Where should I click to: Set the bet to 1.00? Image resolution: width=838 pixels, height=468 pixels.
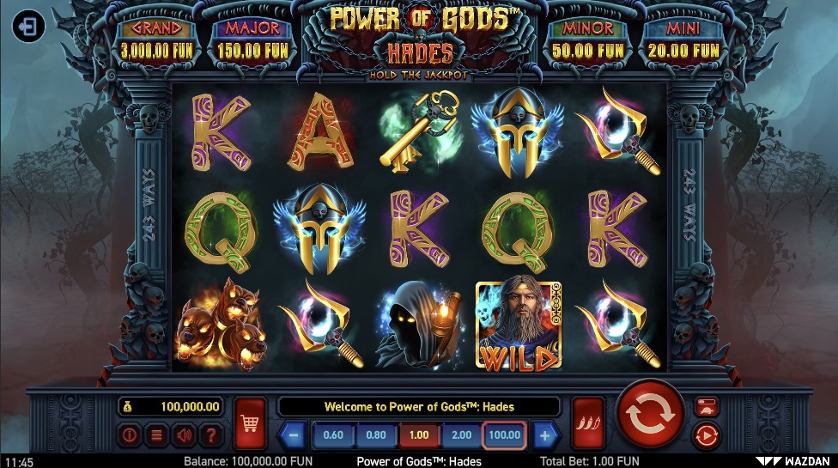419,435
